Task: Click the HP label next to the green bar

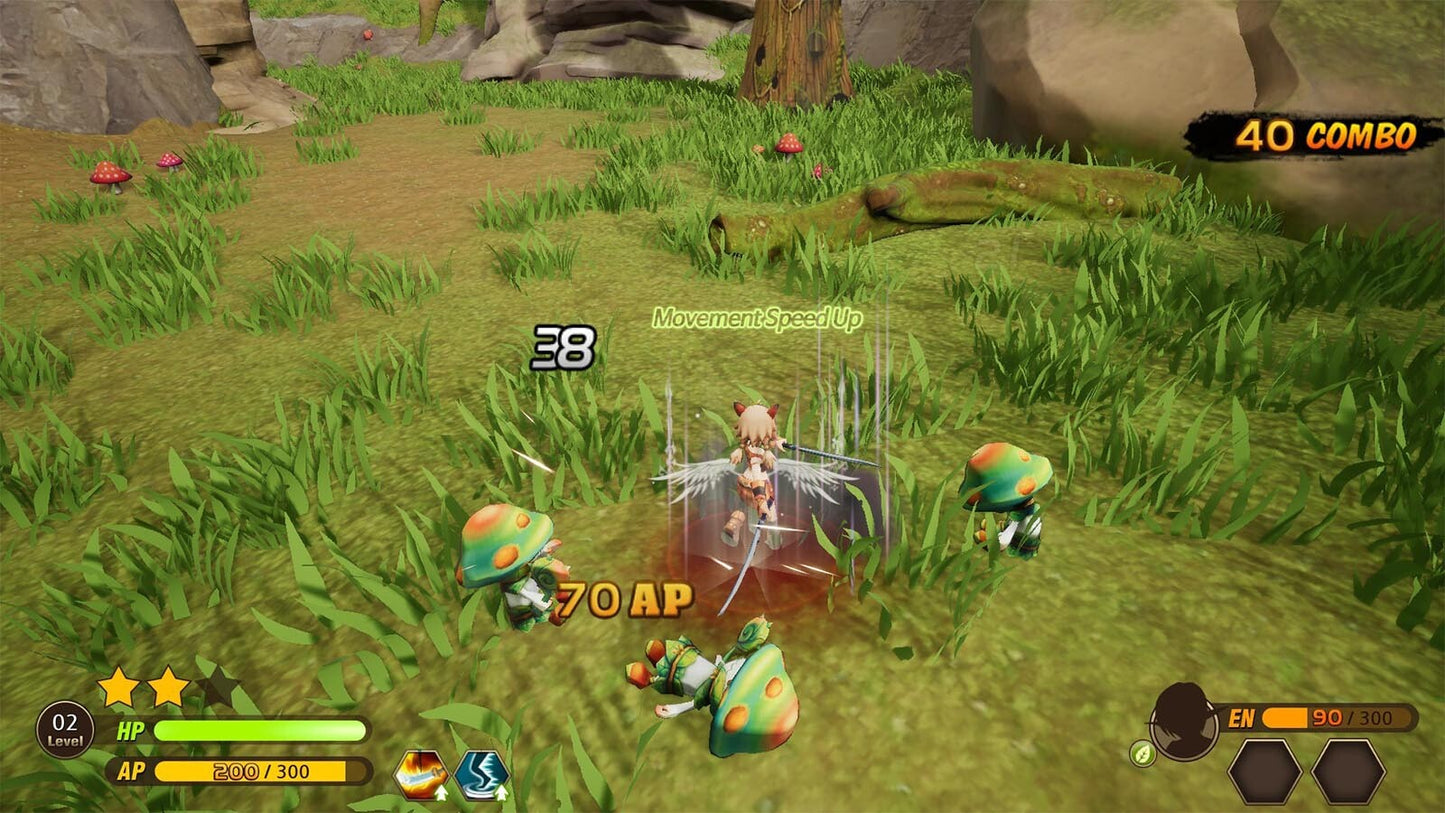Action: (x=133, y=729)
